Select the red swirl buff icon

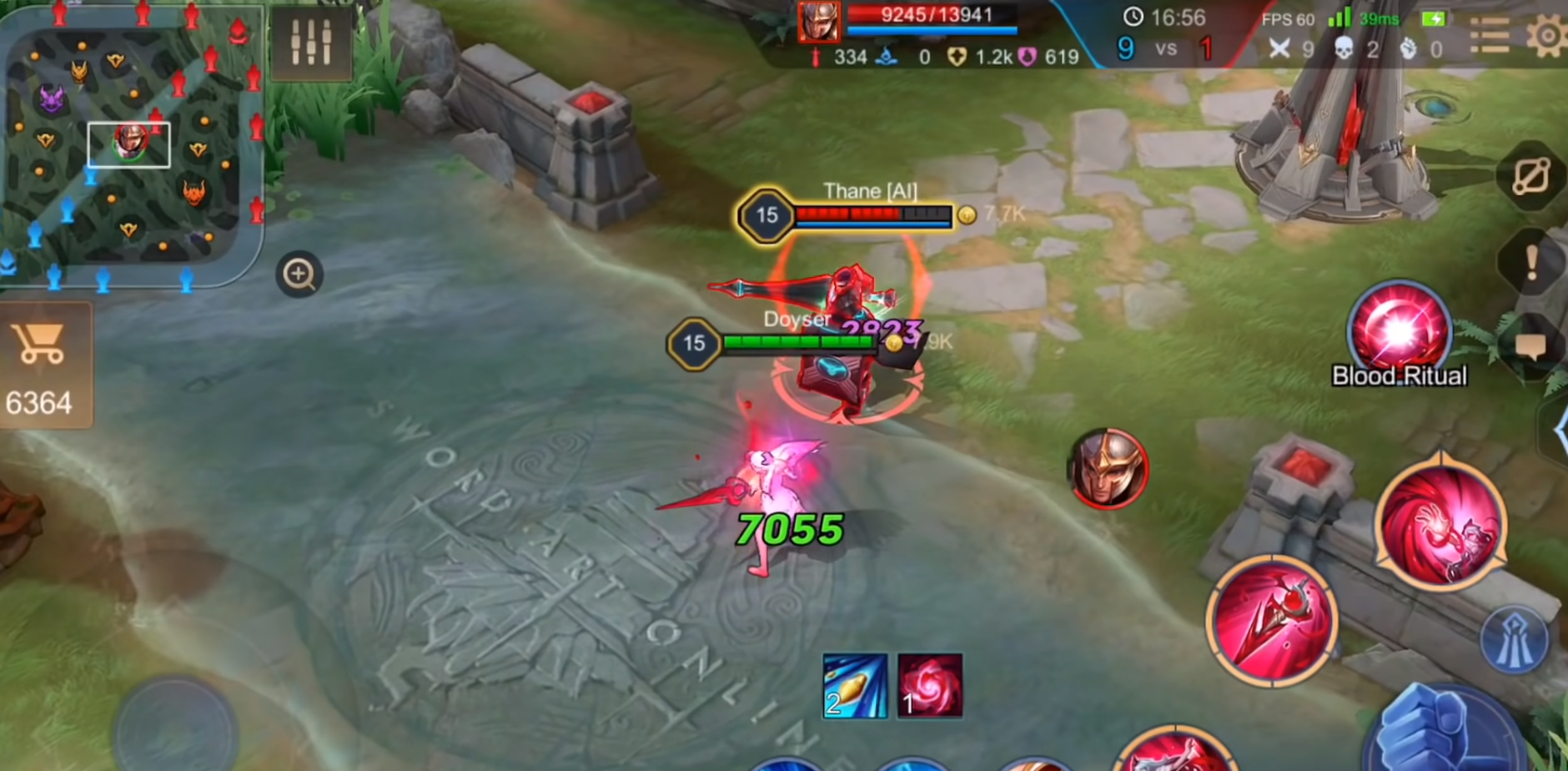[x=929, y=686]
